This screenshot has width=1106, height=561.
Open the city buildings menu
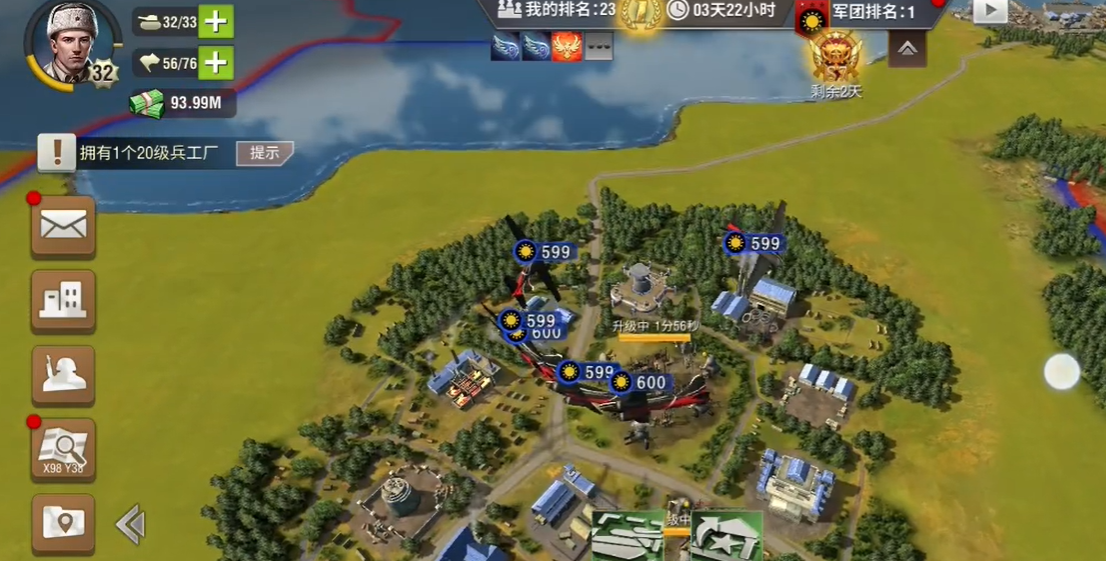tap(63, 300)
